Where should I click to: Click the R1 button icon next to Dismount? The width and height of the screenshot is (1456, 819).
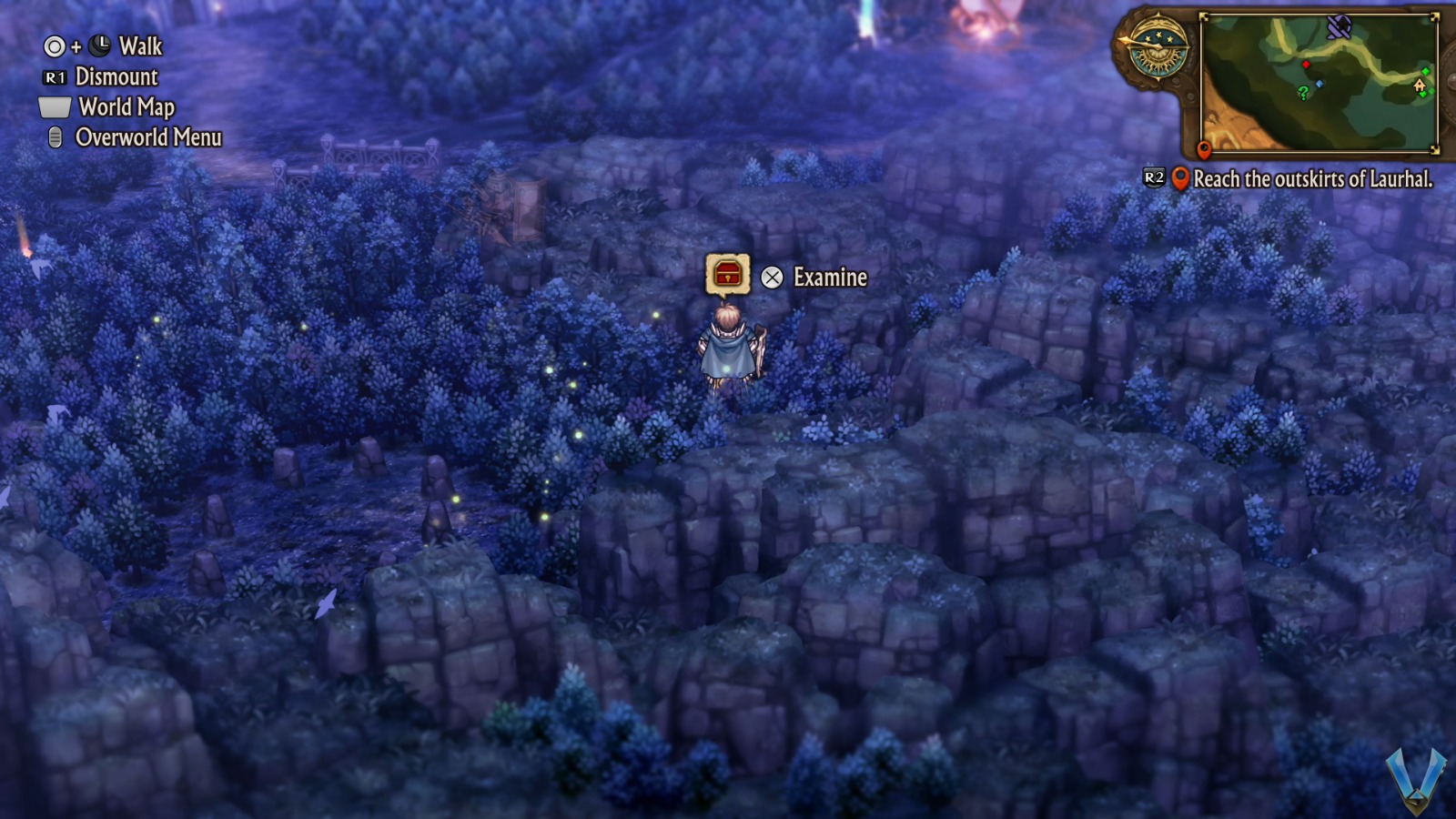(x=55, y=76)
